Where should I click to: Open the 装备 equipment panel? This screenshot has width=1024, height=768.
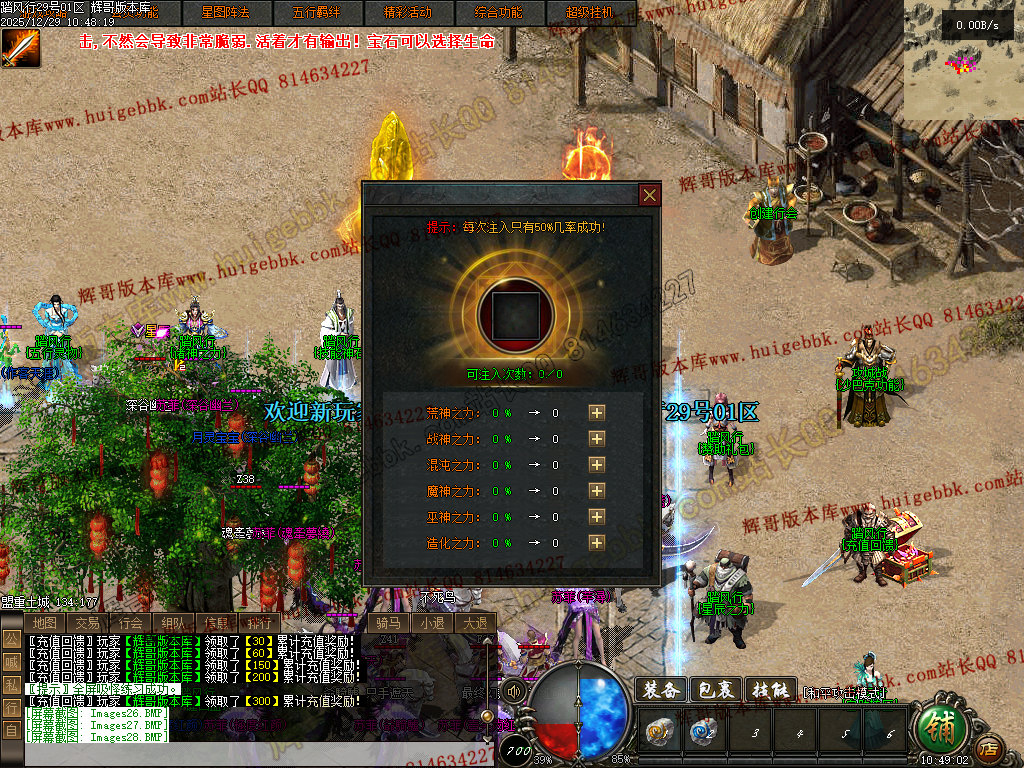click(661, 690)
